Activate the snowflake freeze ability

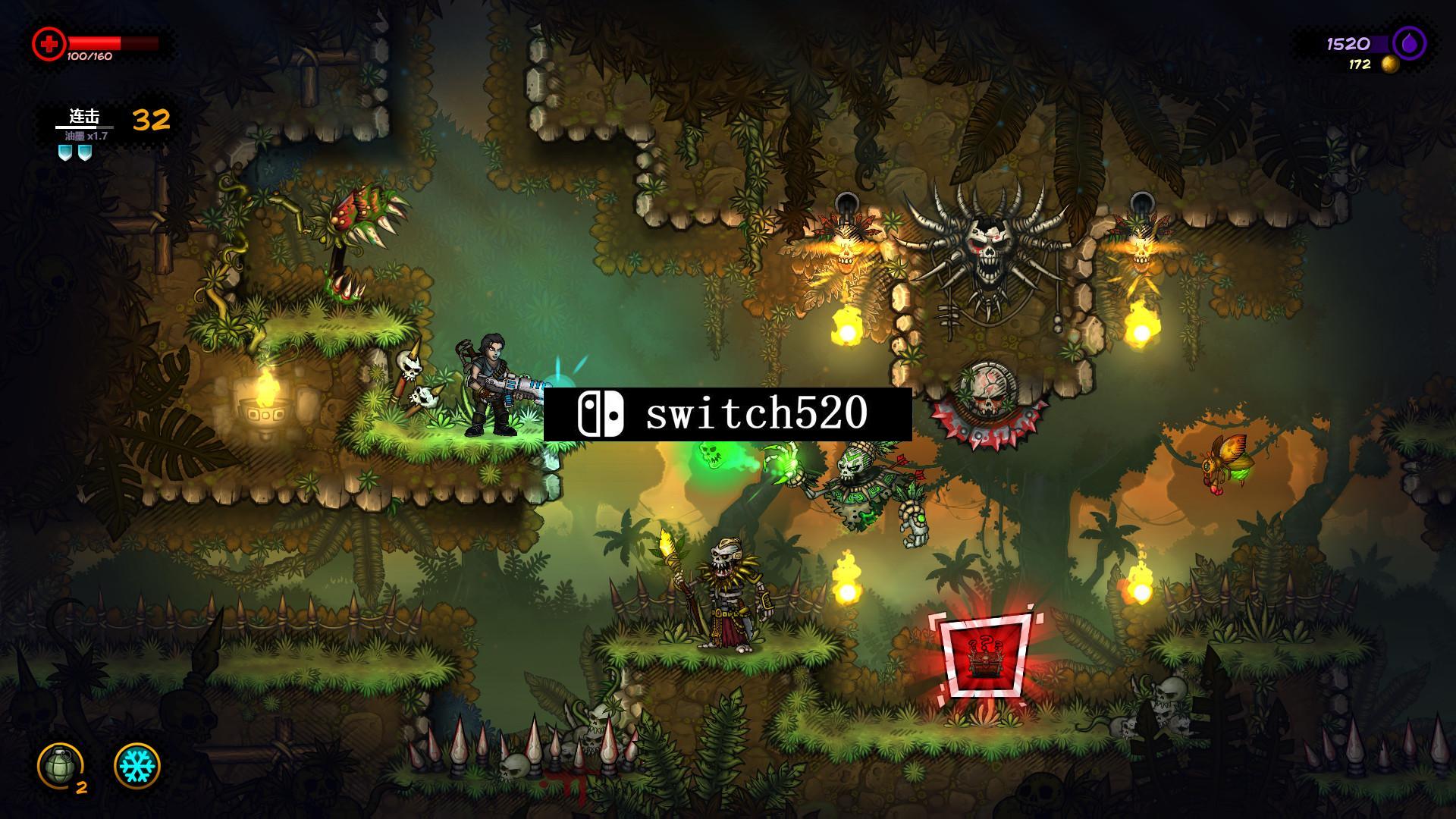[137, 764]
